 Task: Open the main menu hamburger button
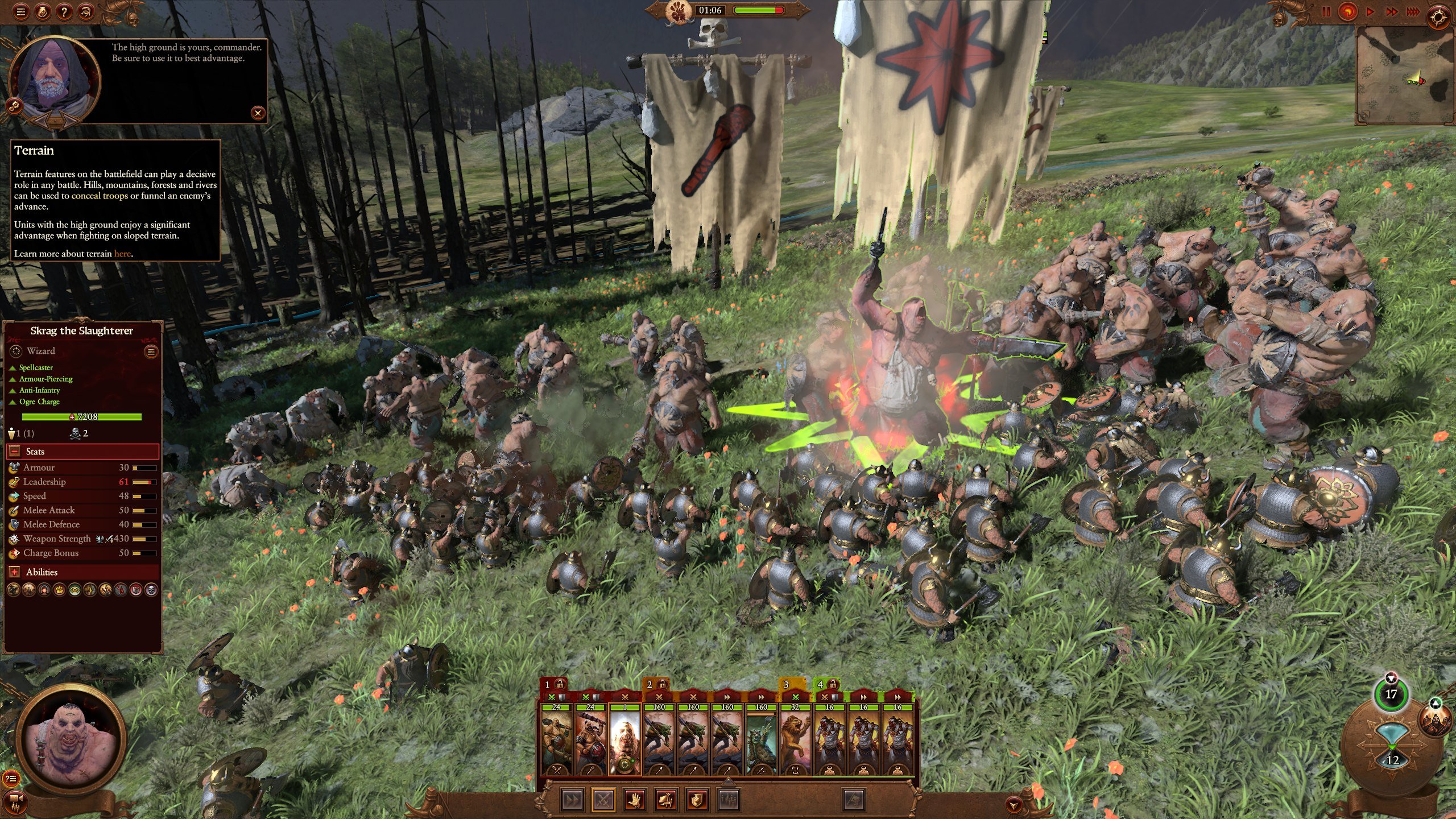pyautogui.click(x=21, y=11)
